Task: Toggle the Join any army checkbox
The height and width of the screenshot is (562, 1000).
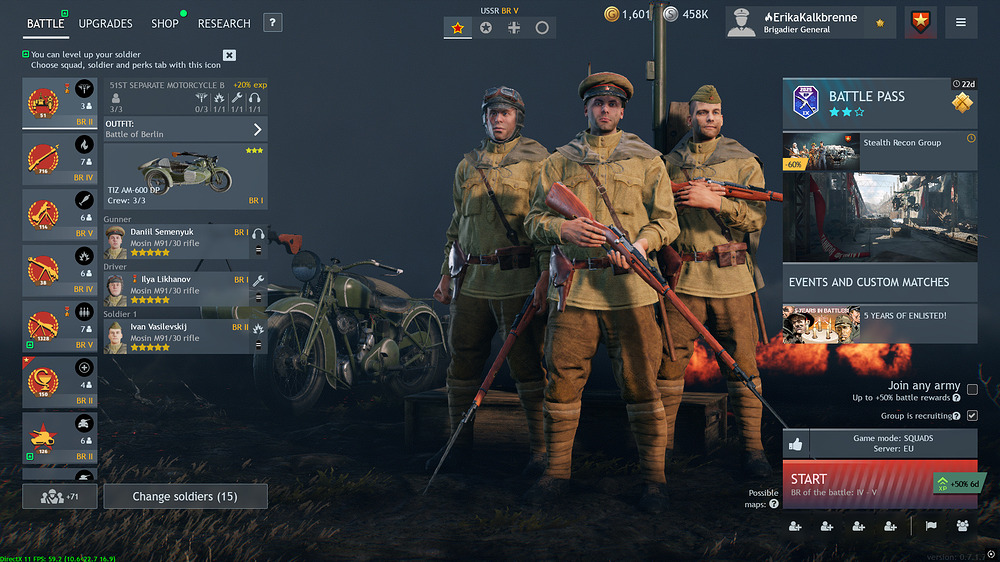Action: 972,390
